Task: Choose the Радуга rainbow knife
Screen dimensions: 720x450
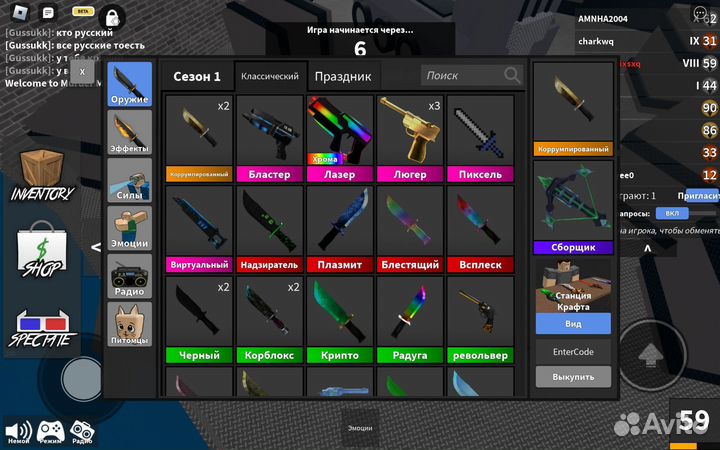Action: pyautogui.click(x=410, y=318)
